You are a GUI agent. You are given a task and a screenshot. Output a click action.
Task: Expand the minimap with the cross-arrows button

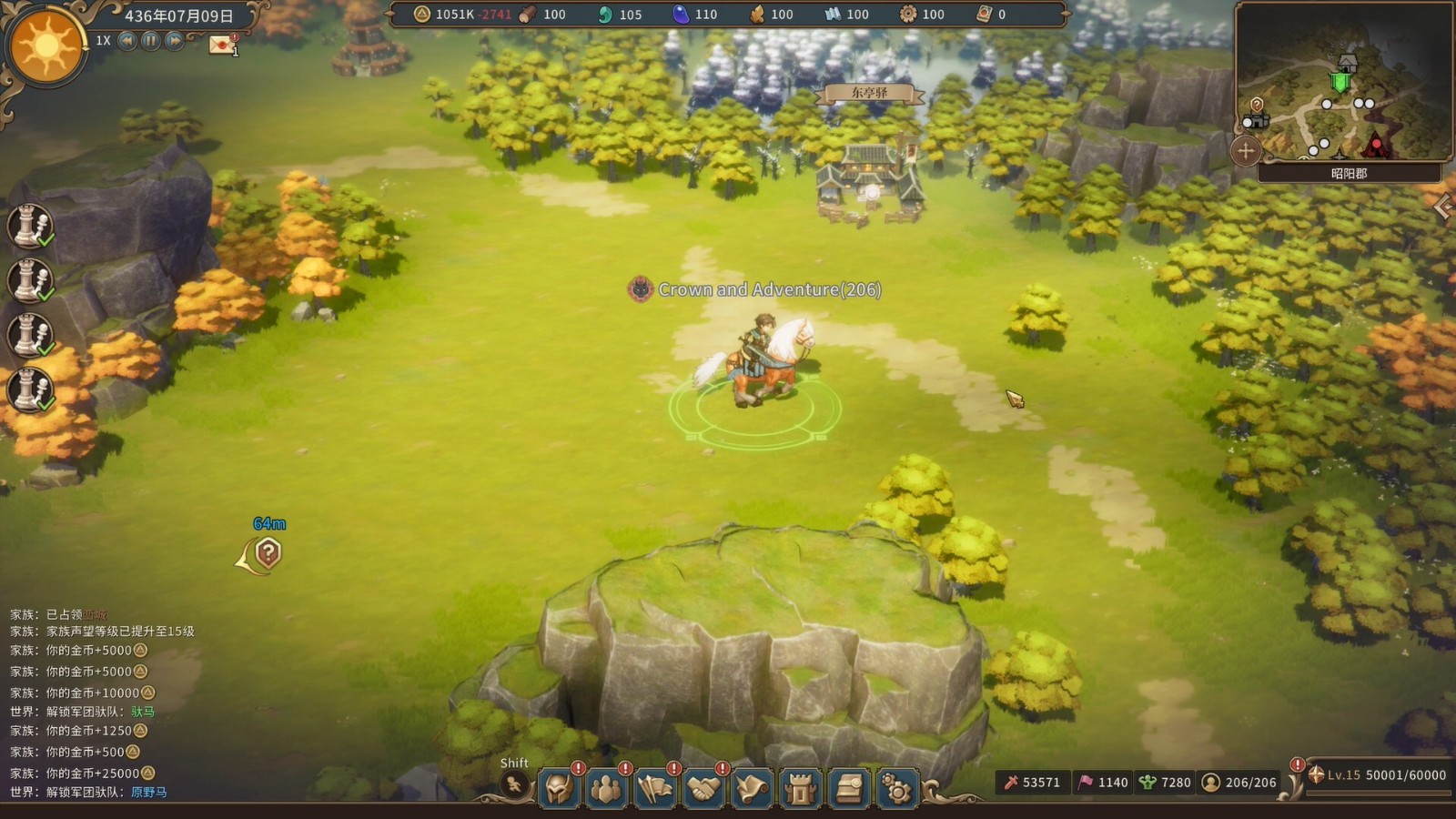point(1246,151)
